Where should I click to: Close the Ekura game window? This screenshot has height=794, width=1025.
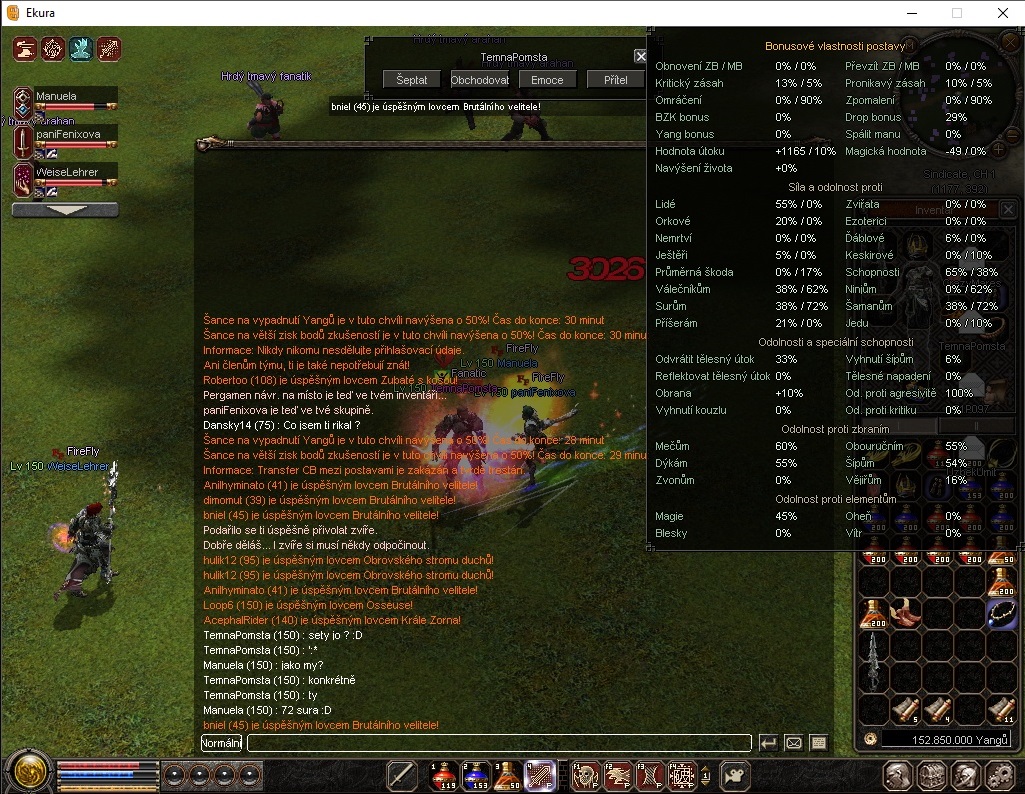1002,13
